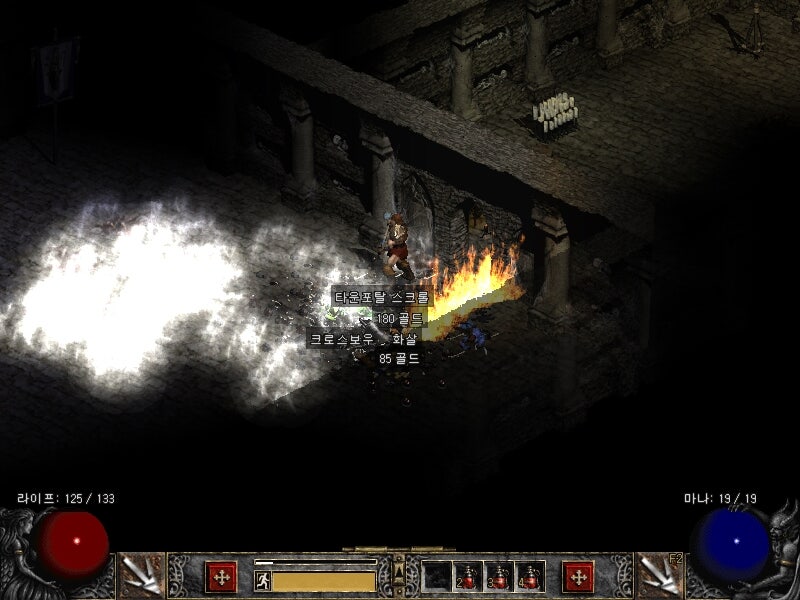Click the red new skill points button

(x=577, y=576)
